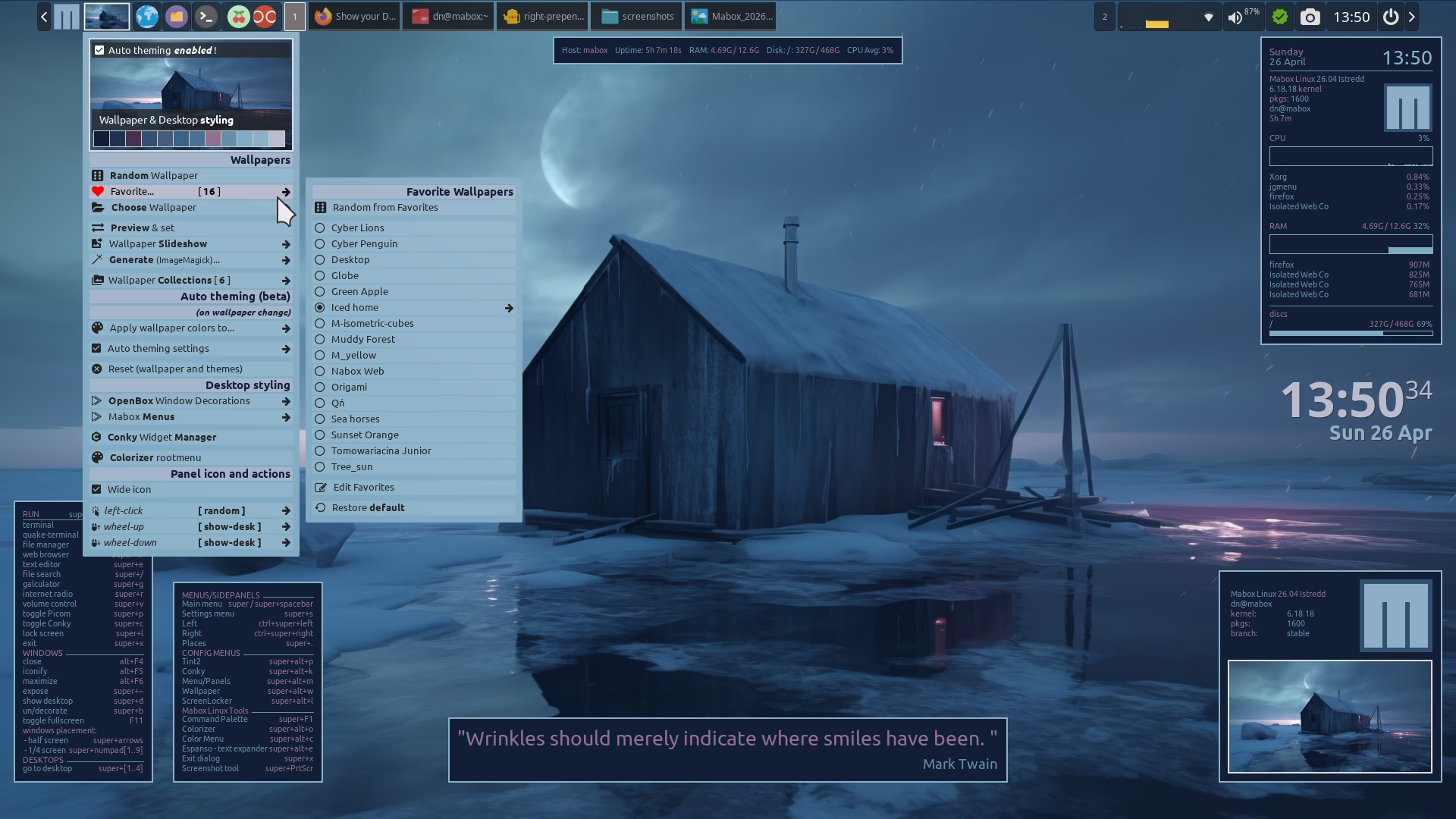Image resolution: width=1456 pixels, height=819 pixels.
Task: Open the Choose Wallpaper entry
Action: [153, 207]
